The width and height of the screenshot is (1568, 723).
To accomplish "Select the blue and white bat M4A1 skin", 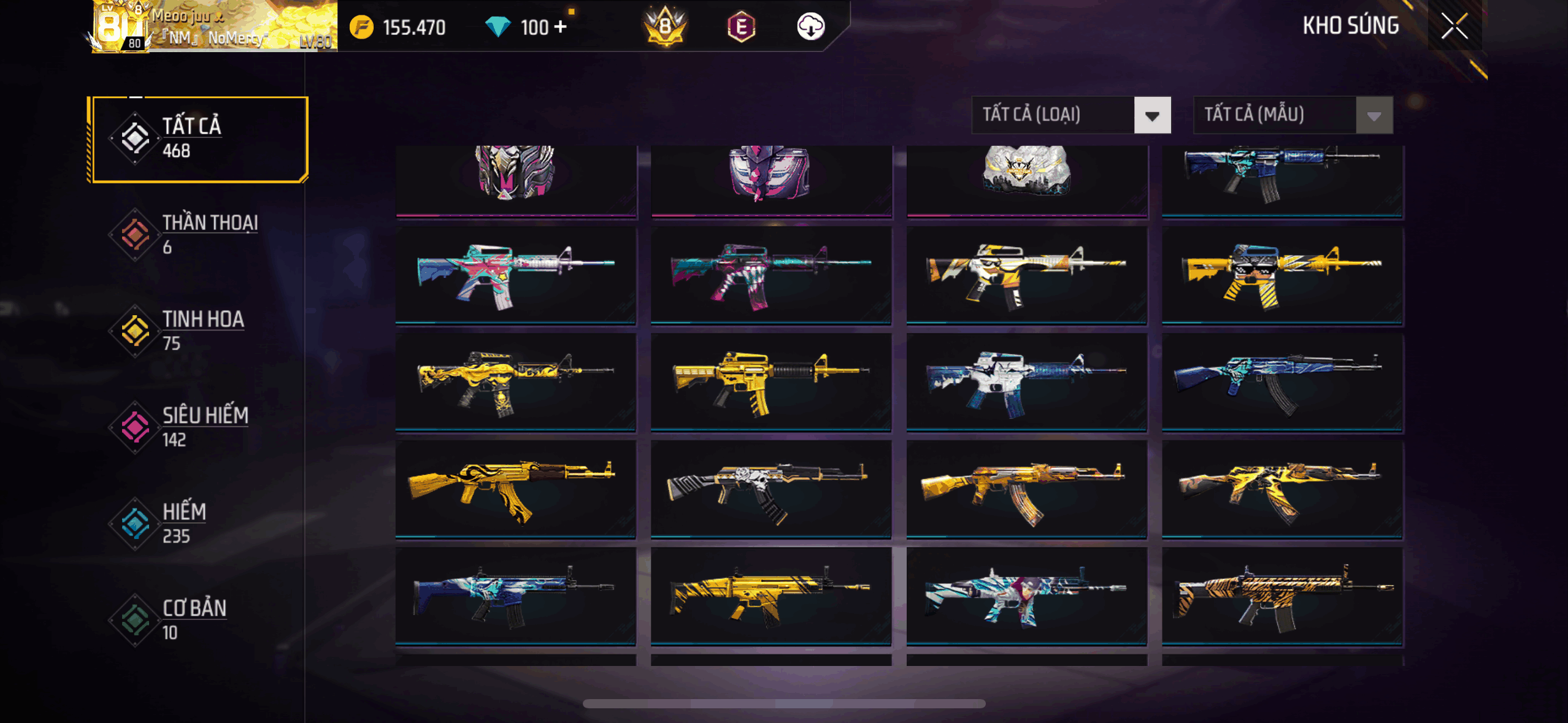I will point(1026,381).
